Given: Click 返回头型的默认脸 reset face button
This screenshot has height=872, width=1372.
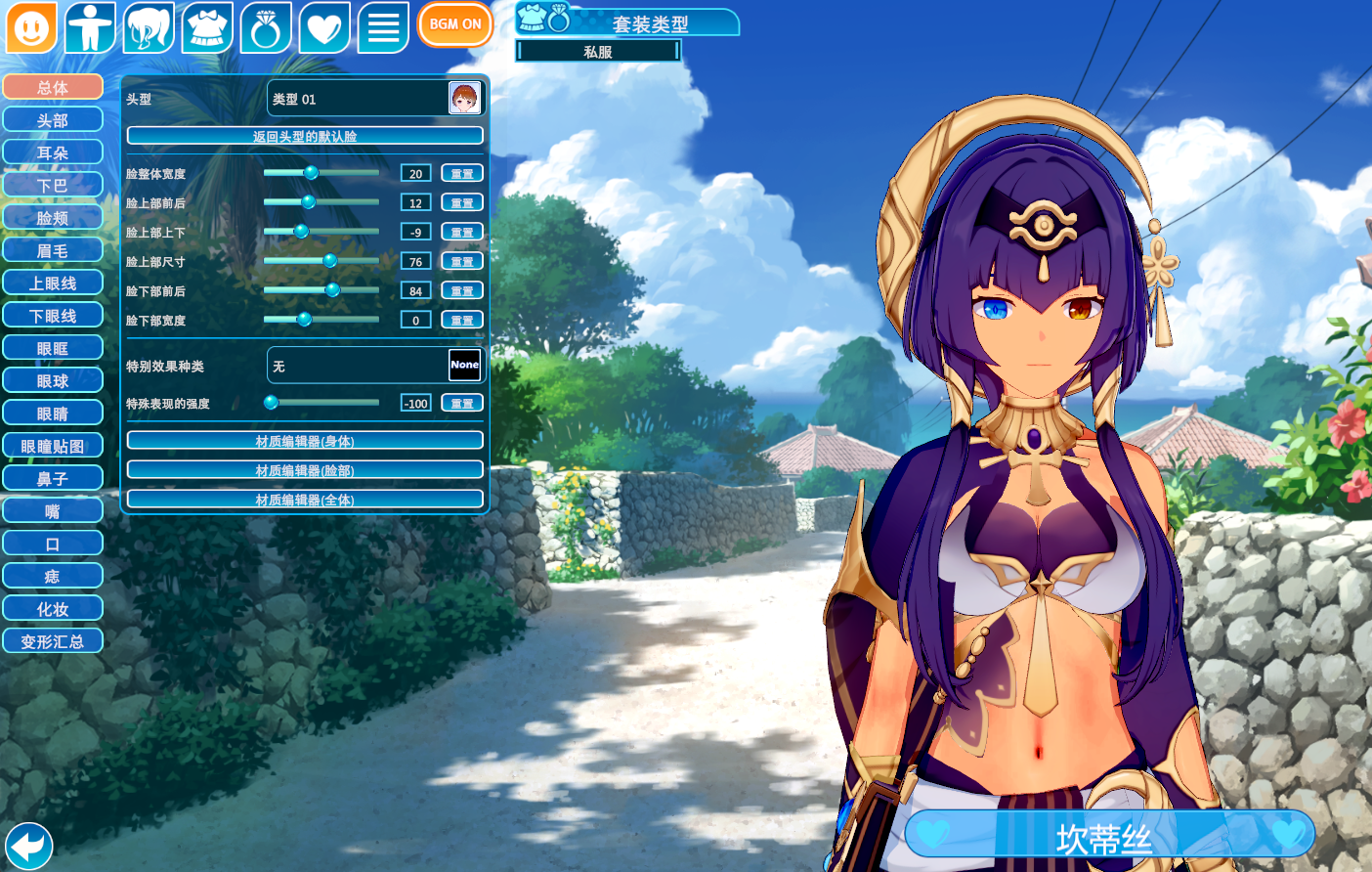Looking at the screenshot, I should (305, 136).
